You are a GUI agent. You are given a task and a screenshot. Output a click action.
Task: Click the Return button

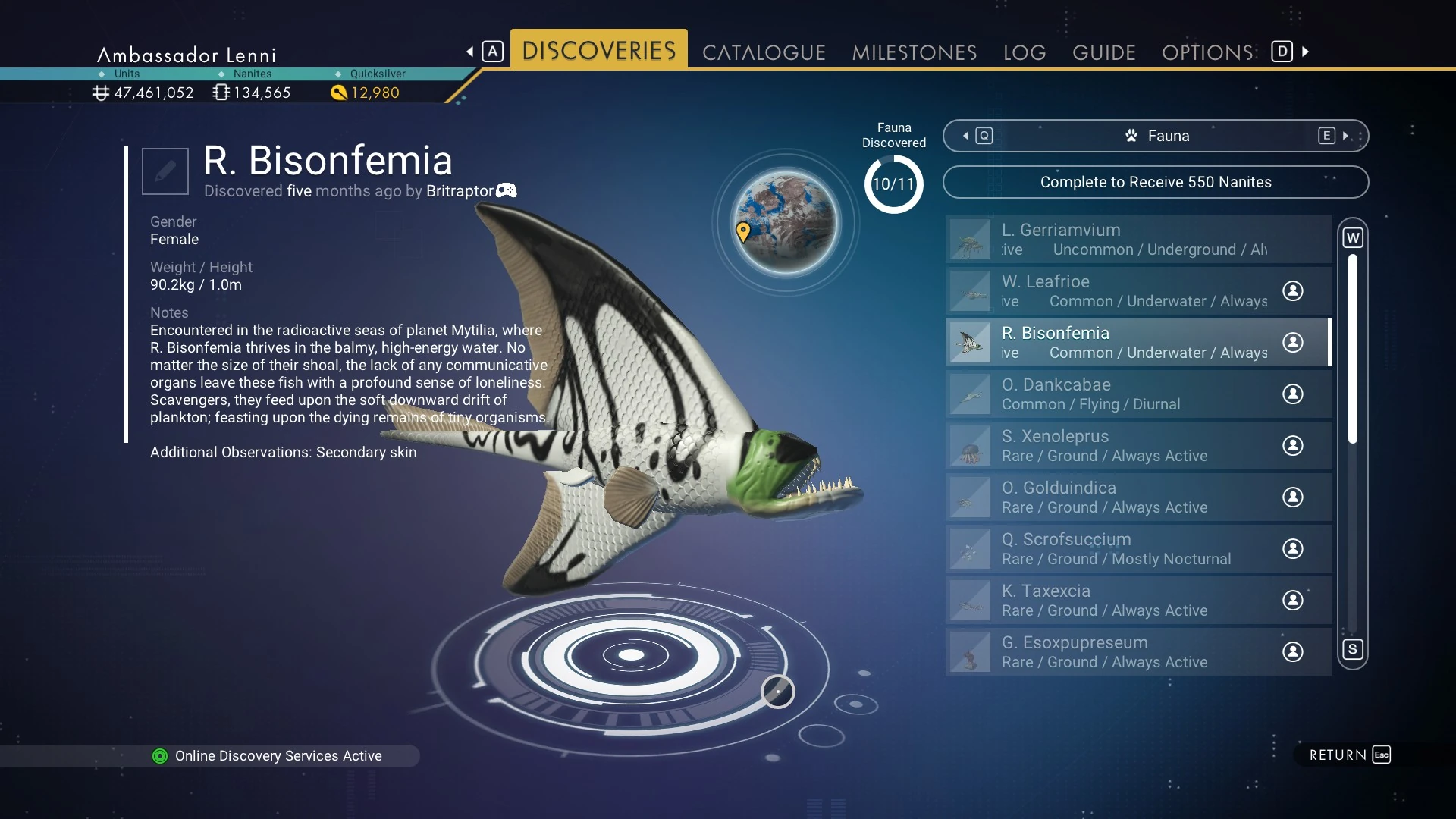click(1349, 755)
